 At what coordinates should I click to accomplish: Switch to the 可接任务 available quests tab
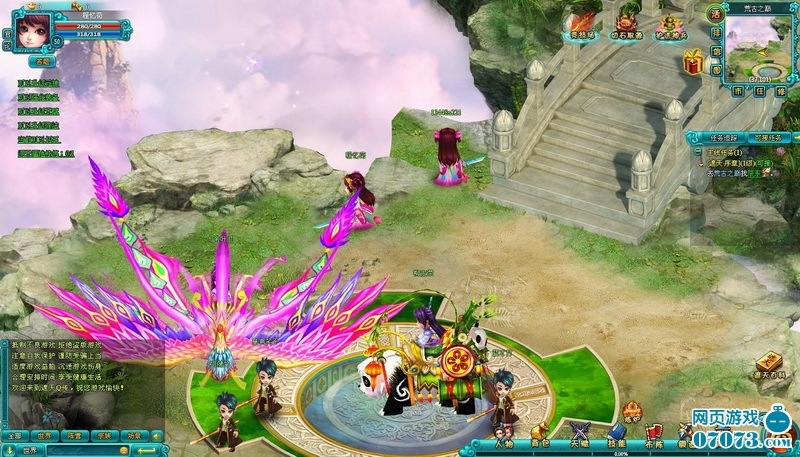tap(765, 137)
